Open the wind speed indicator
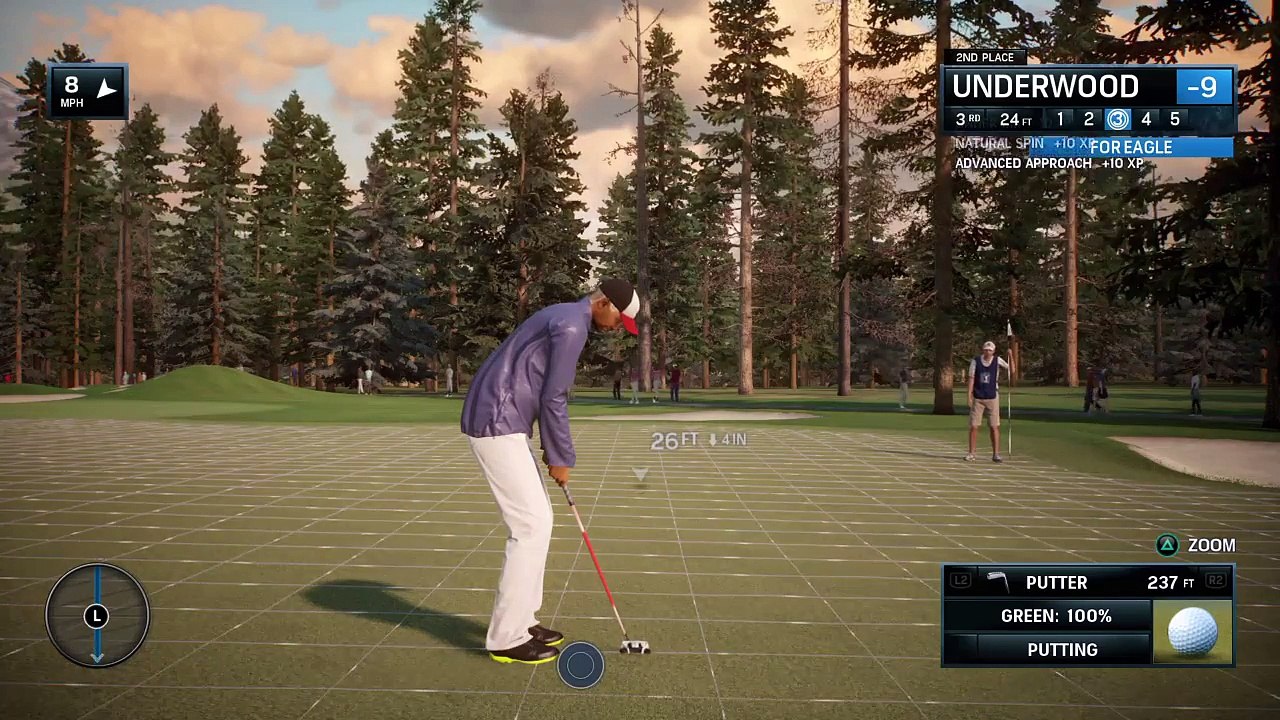 pos(88,92)
